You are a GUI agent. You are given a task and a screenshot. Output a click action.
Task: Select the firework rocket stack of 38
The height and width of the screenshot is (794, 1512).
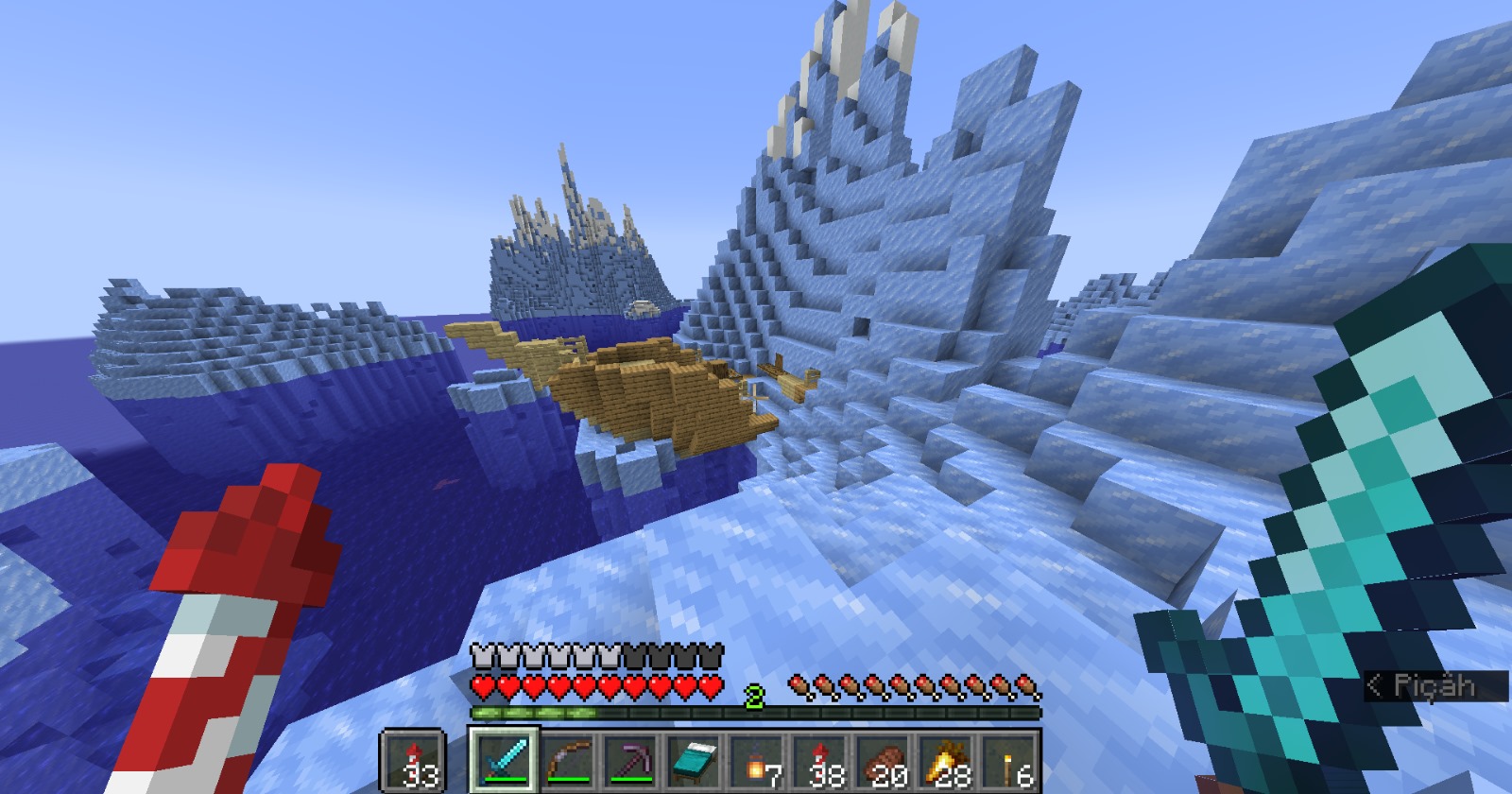coord(821,760)
